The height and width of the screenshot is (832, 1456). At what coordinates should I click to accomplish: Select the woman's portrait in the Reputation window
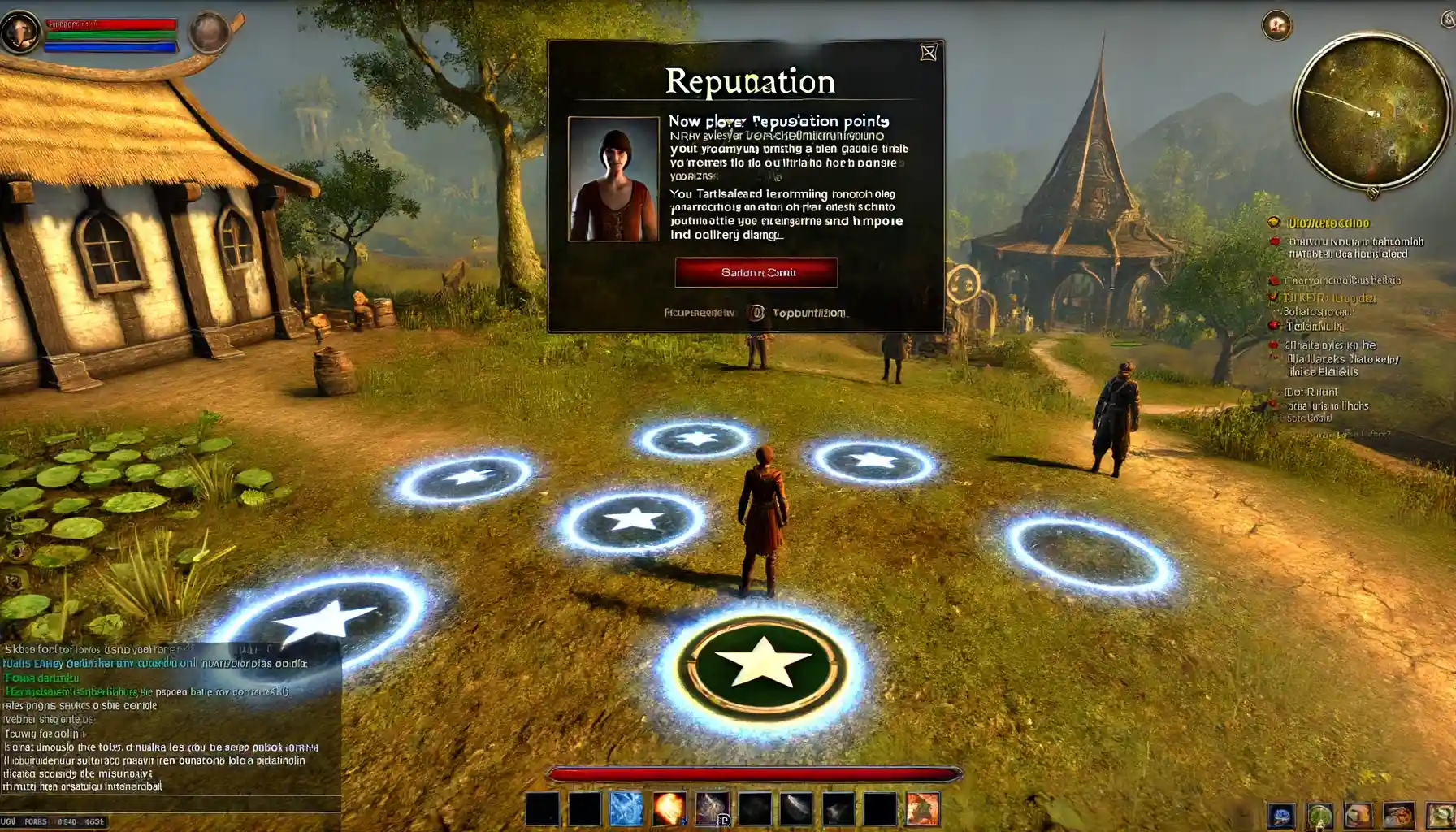(x=613, y=179)
